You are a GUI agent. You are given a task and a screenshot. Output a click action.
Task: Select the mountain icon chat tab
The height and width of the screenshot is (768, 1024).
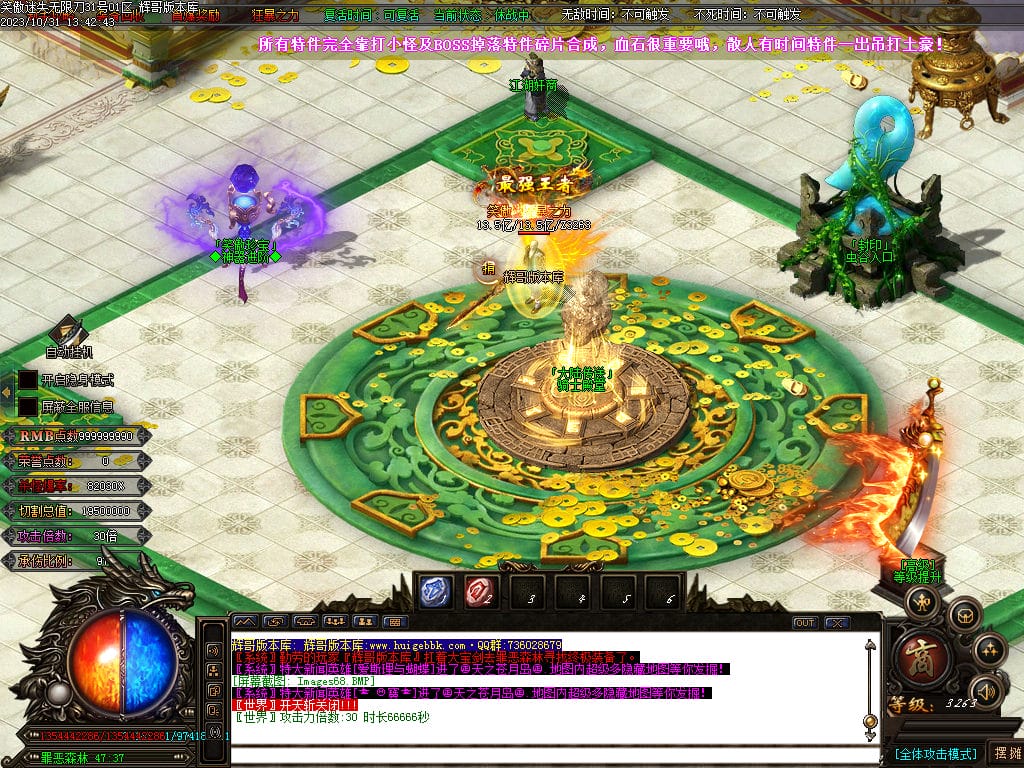click(x=245, y=622)
